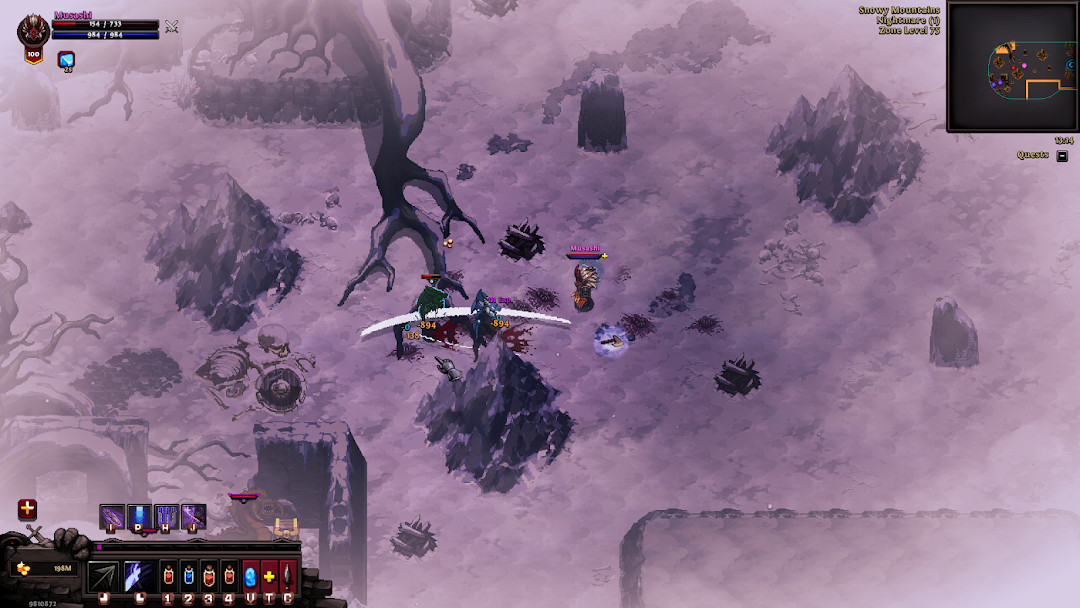Open the yellow plus menu on the hotbar
1080x608 pixels.
pos(269,576)
